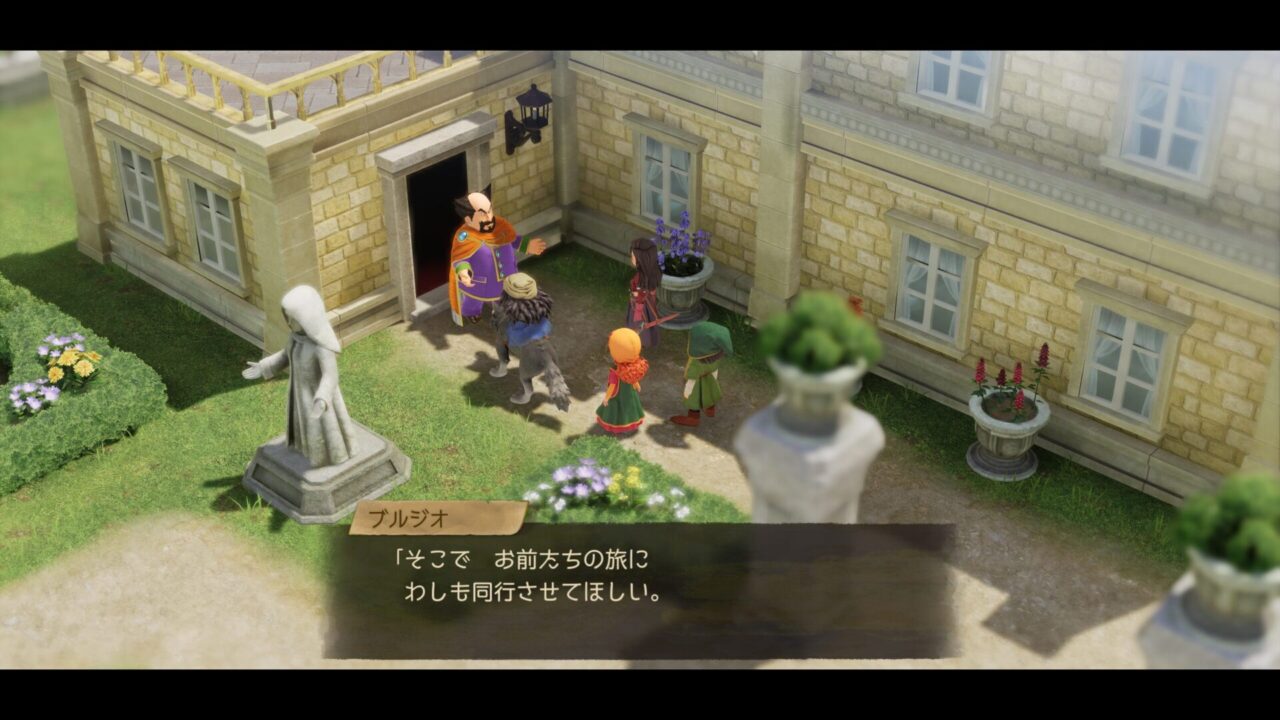The image size is (1280, 720).
Task: Advance Burujio's dialogue text box
Action: [640, 590]
